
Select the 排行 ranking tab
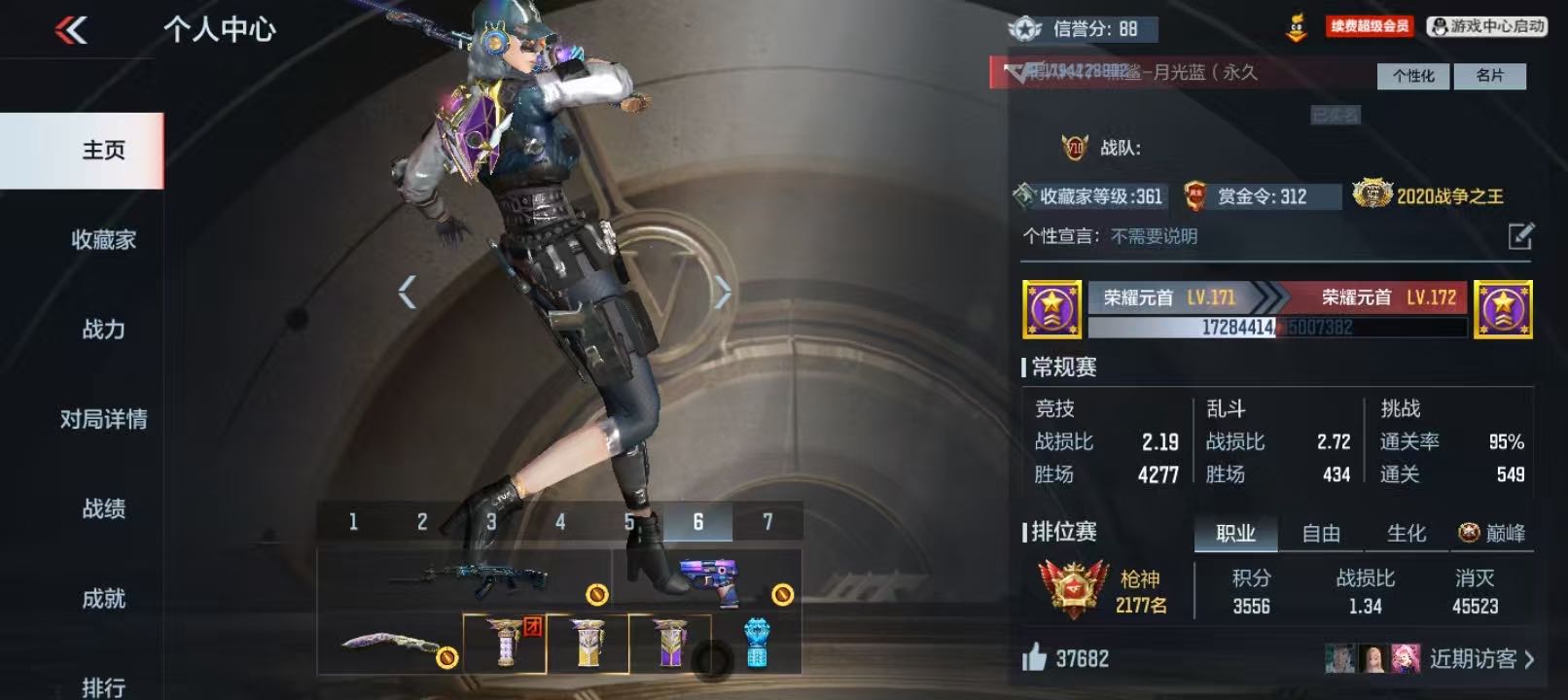click(x=103, y=686)
